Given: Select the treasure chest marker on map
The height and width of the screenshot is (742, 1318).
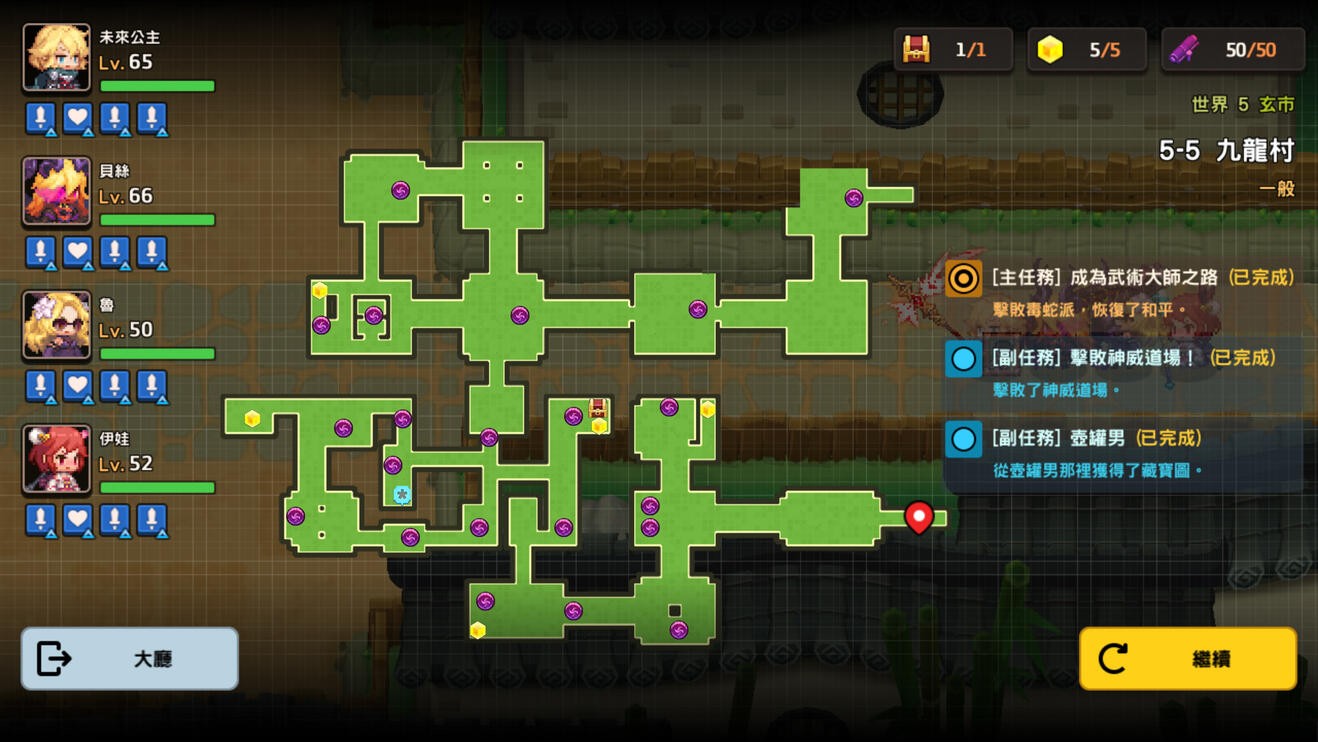Looking at the screenshot, I should tap(598, 408).
